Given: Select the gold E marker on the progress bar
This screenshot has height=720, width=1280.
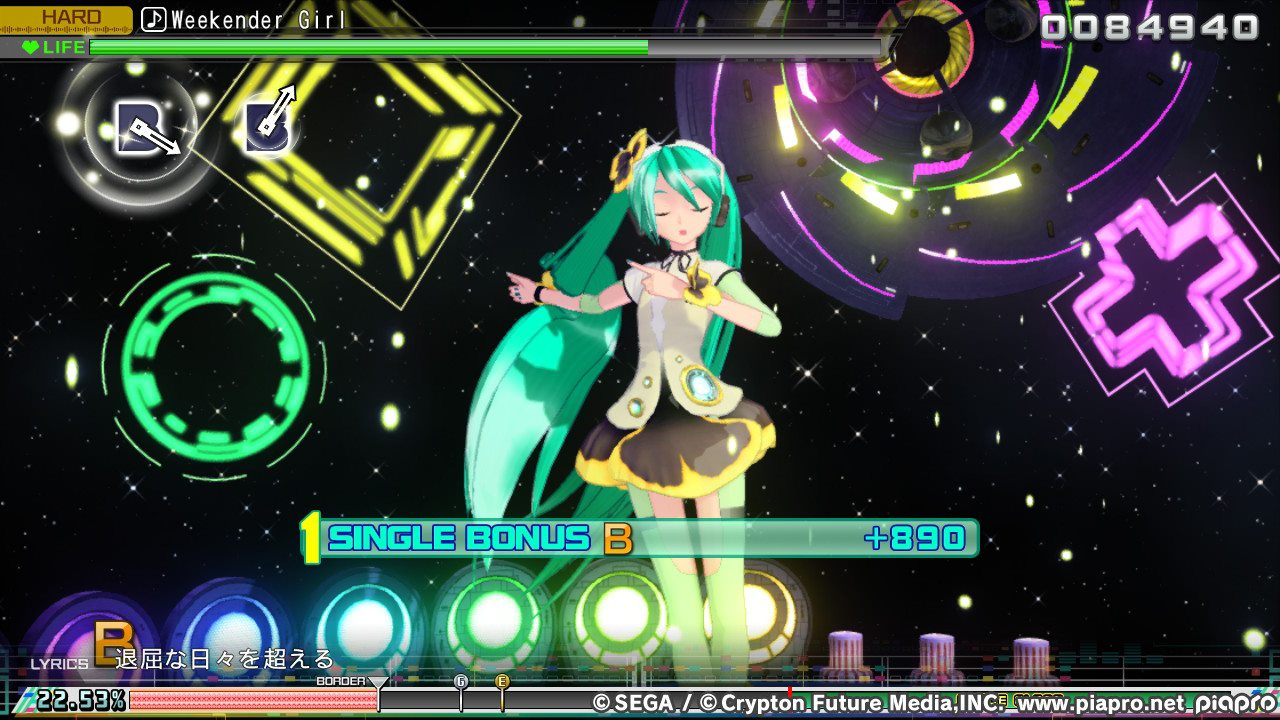Looking at the screenshot, I should pyautogui.click(x=503, y=681).
